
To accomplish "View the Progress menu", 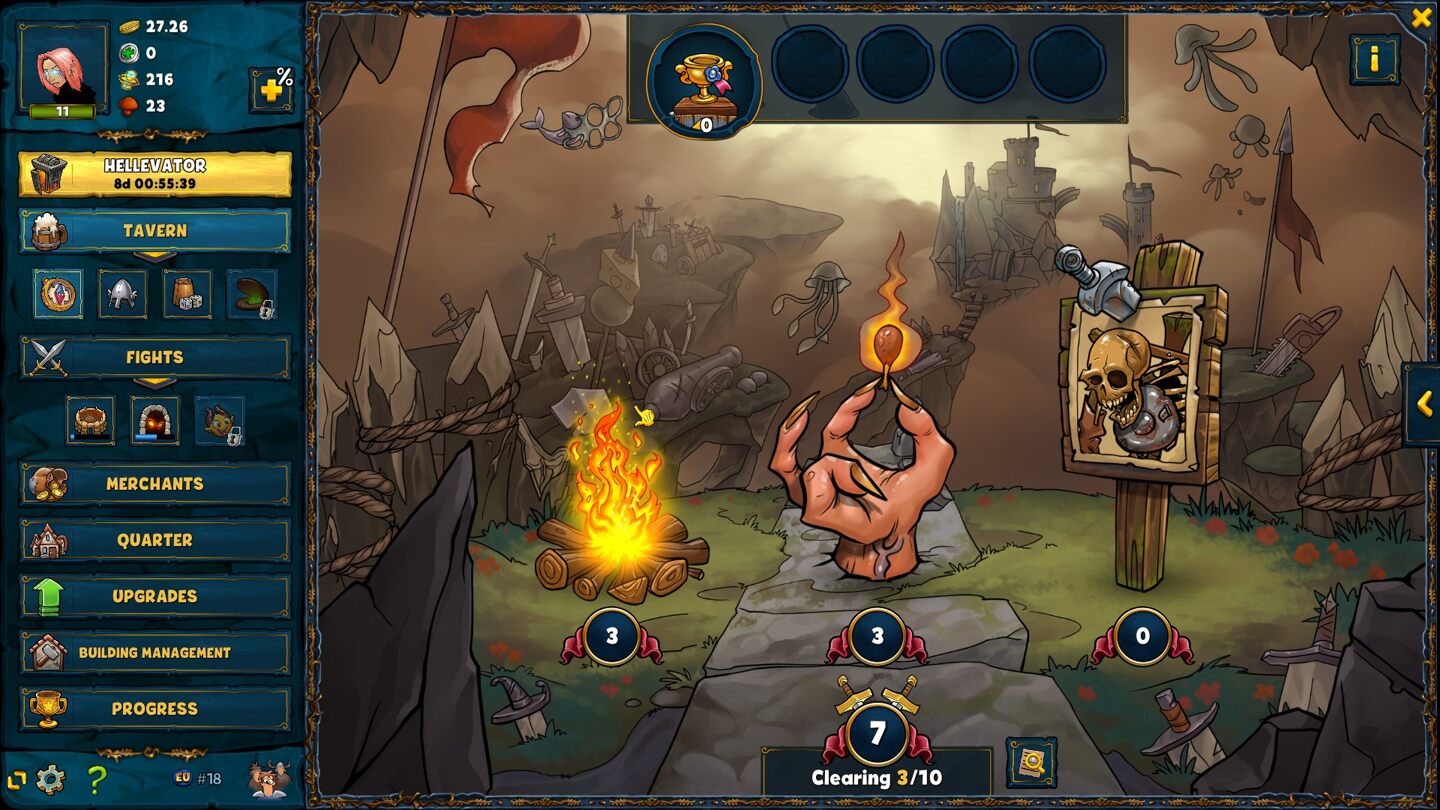I will pos(155,708).
